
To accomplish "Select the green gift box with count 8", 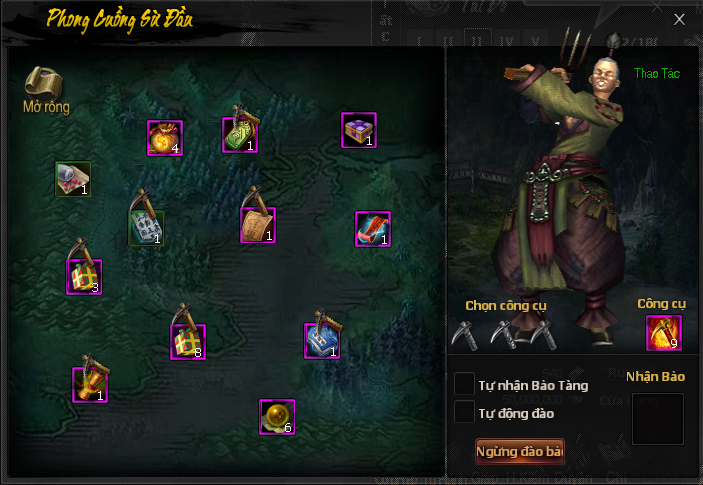I will (187, 342).
